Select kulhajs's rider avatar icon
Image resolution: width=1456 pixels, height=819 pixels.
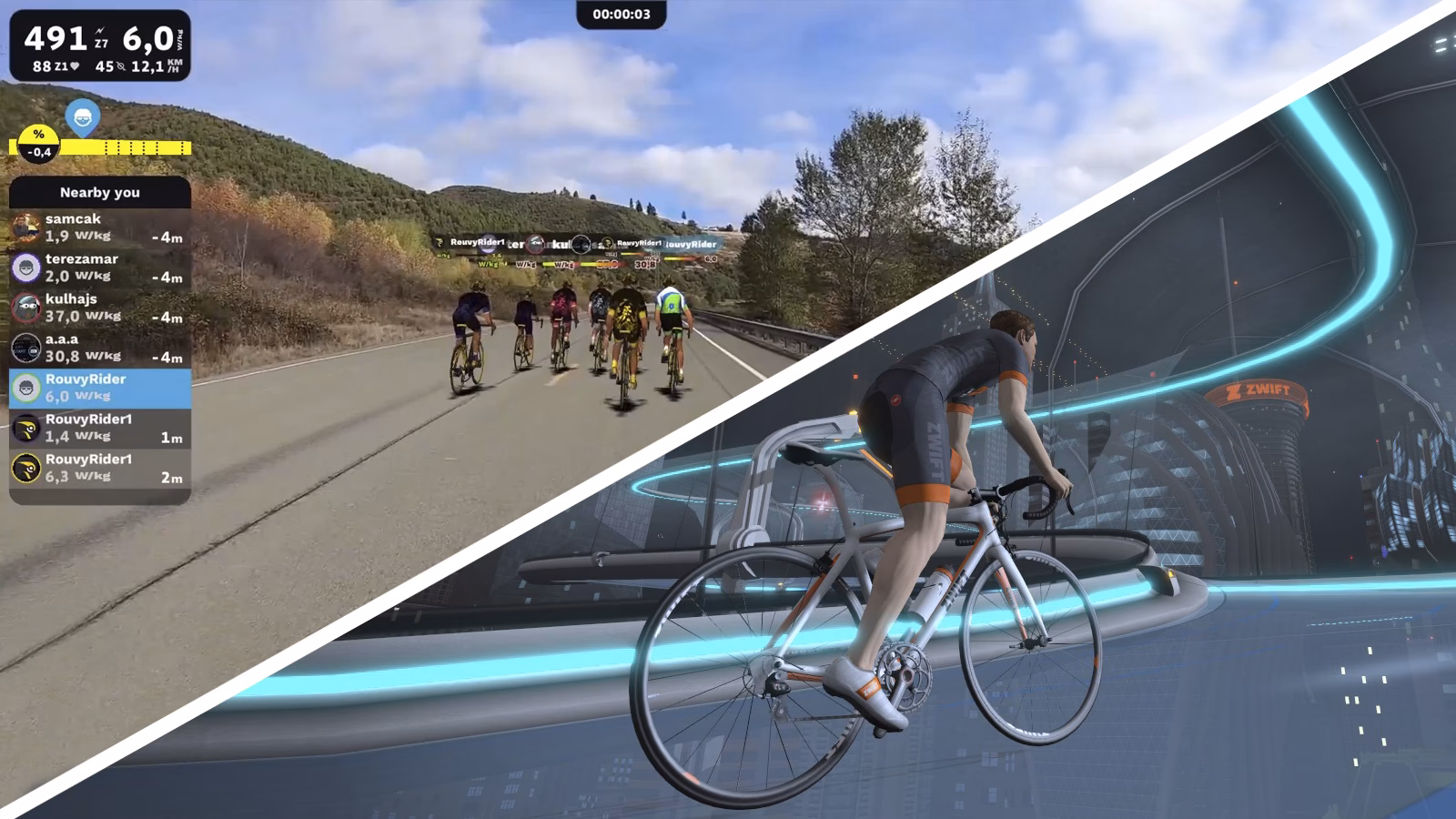25,308
